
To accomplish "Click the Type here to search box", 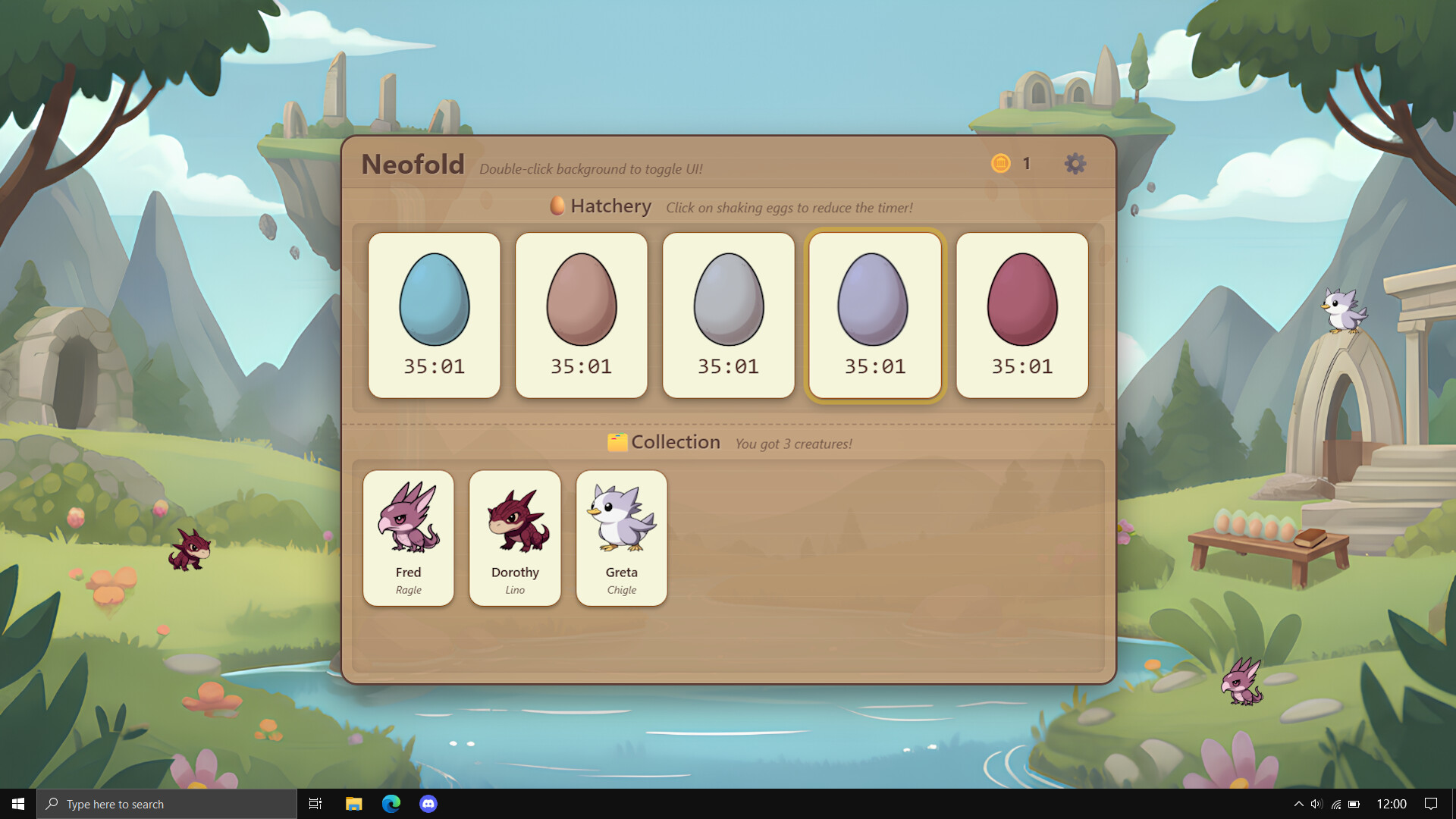I will point(167,803).
